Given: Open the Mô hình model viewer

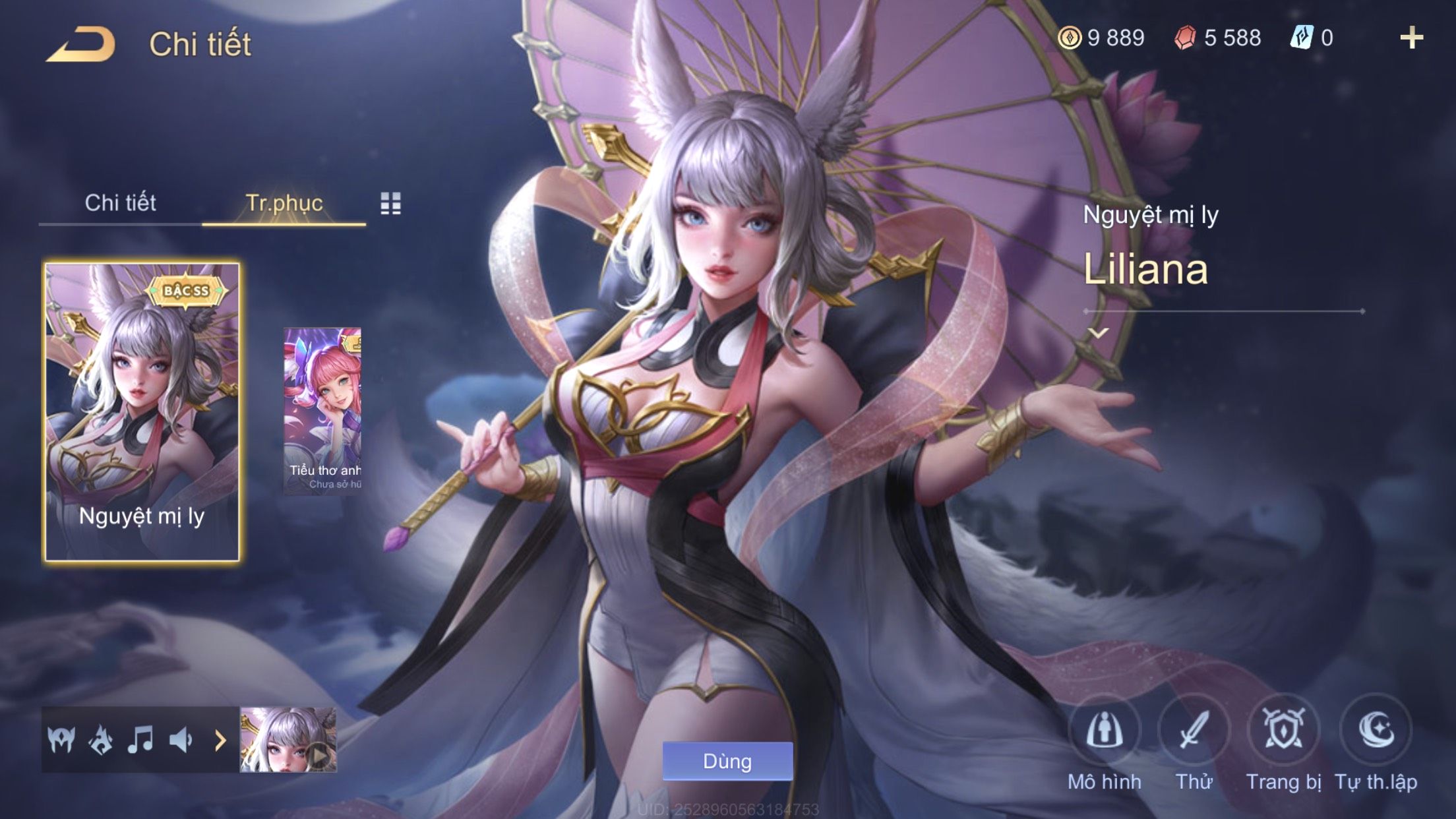Looking at the screenshot, I should (x=1104, y=731).
